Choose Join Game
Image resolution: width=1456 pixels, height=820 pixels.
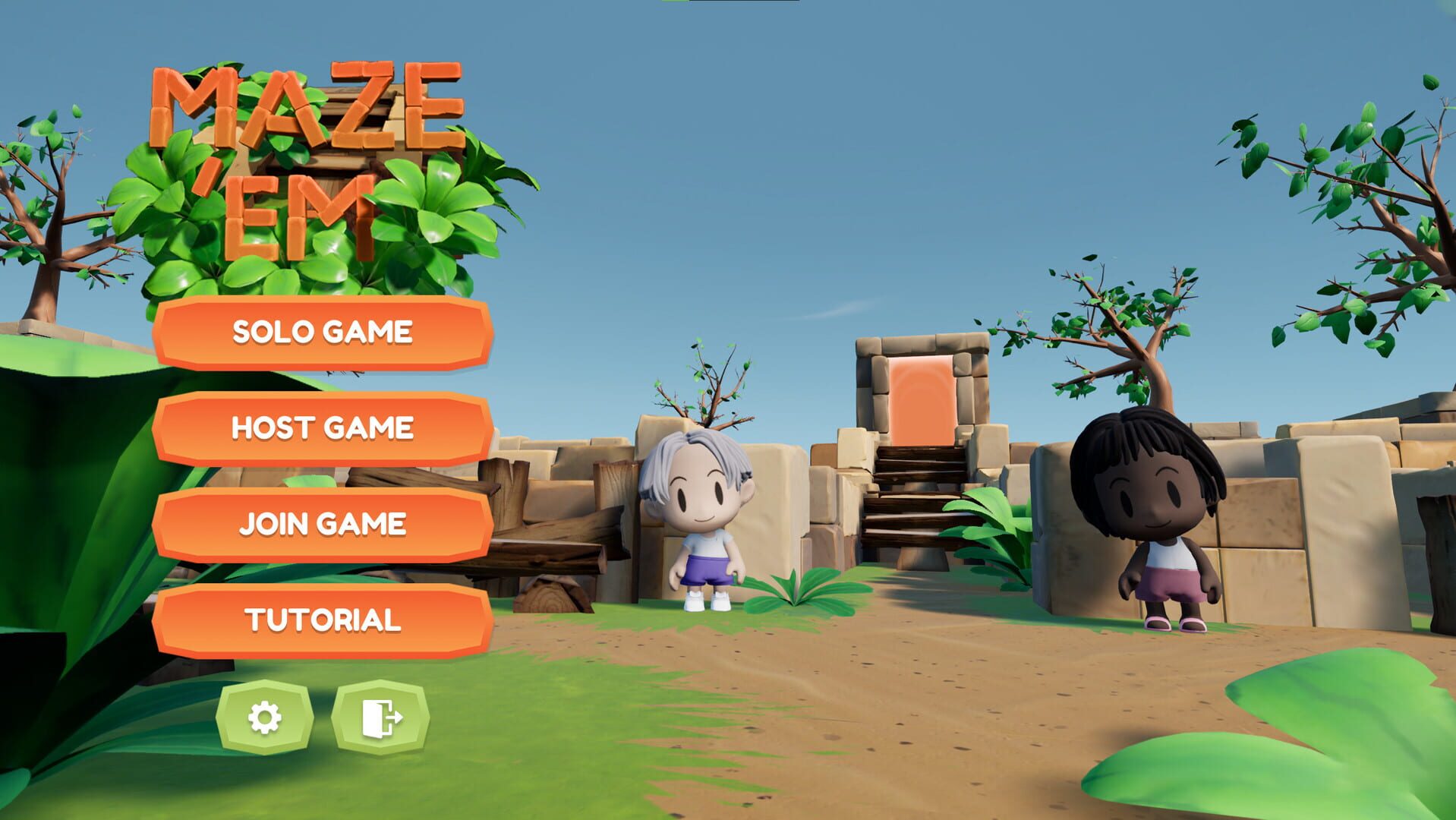point(323,522)
